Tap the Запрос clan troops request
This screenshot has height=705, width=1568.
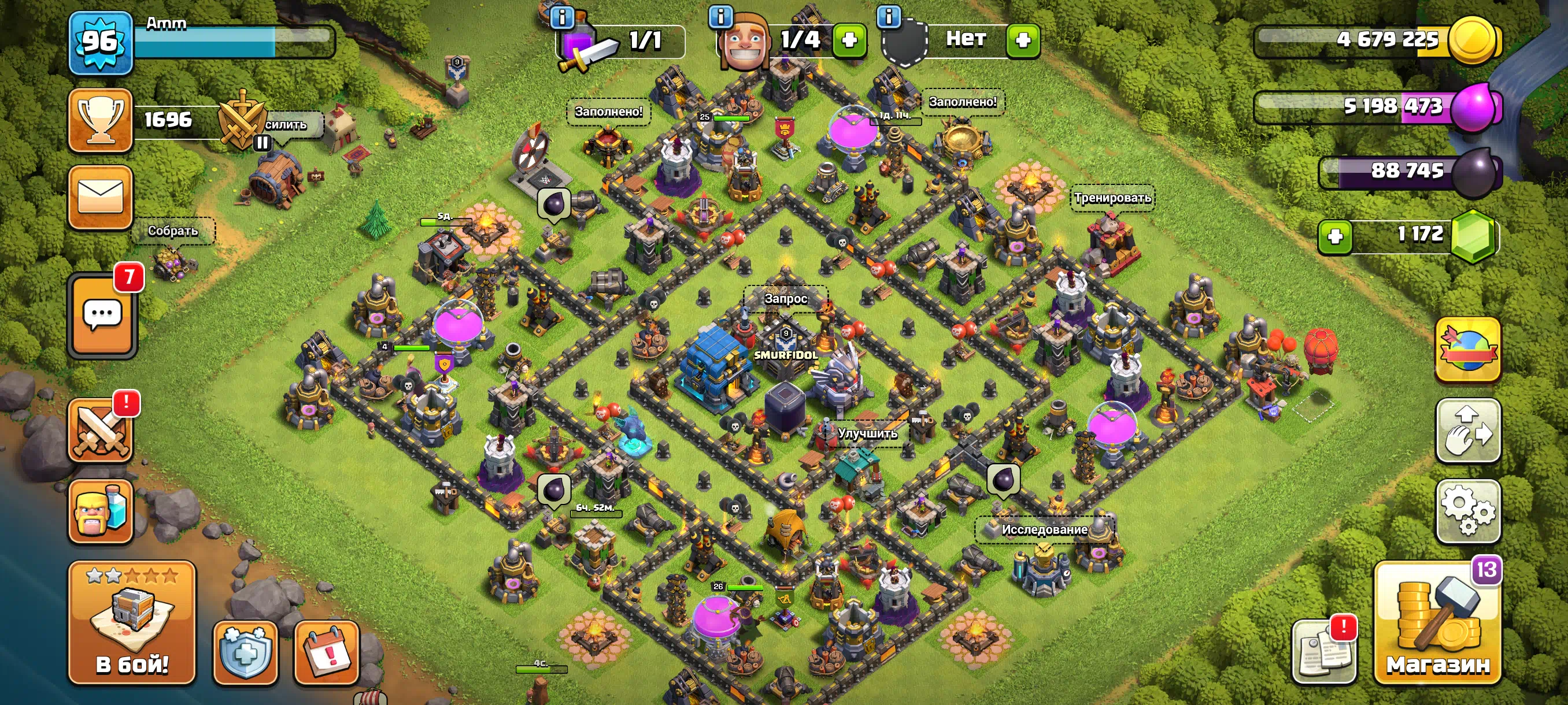click(x=785, y=299)
